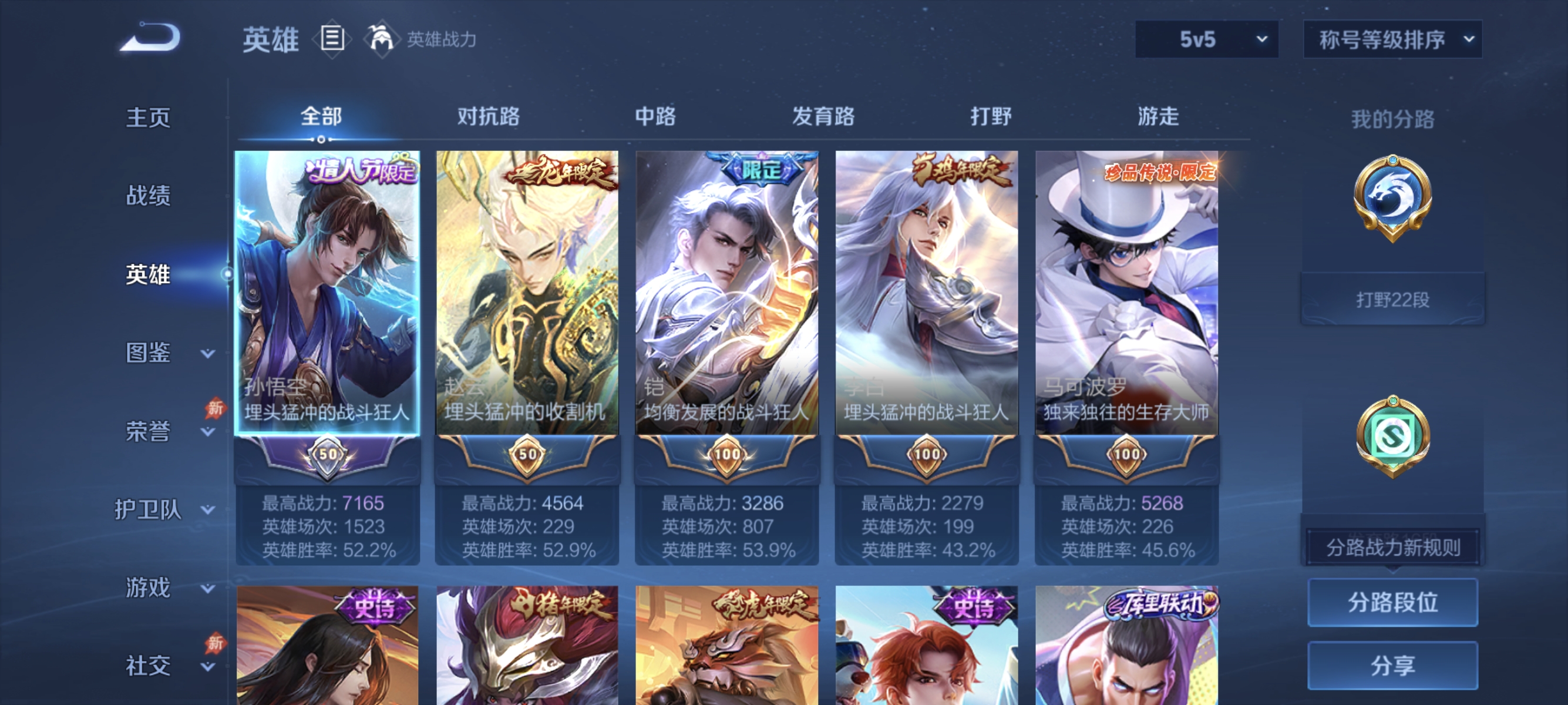Click the 英雄战力 hero power icon

click(381, 38)
